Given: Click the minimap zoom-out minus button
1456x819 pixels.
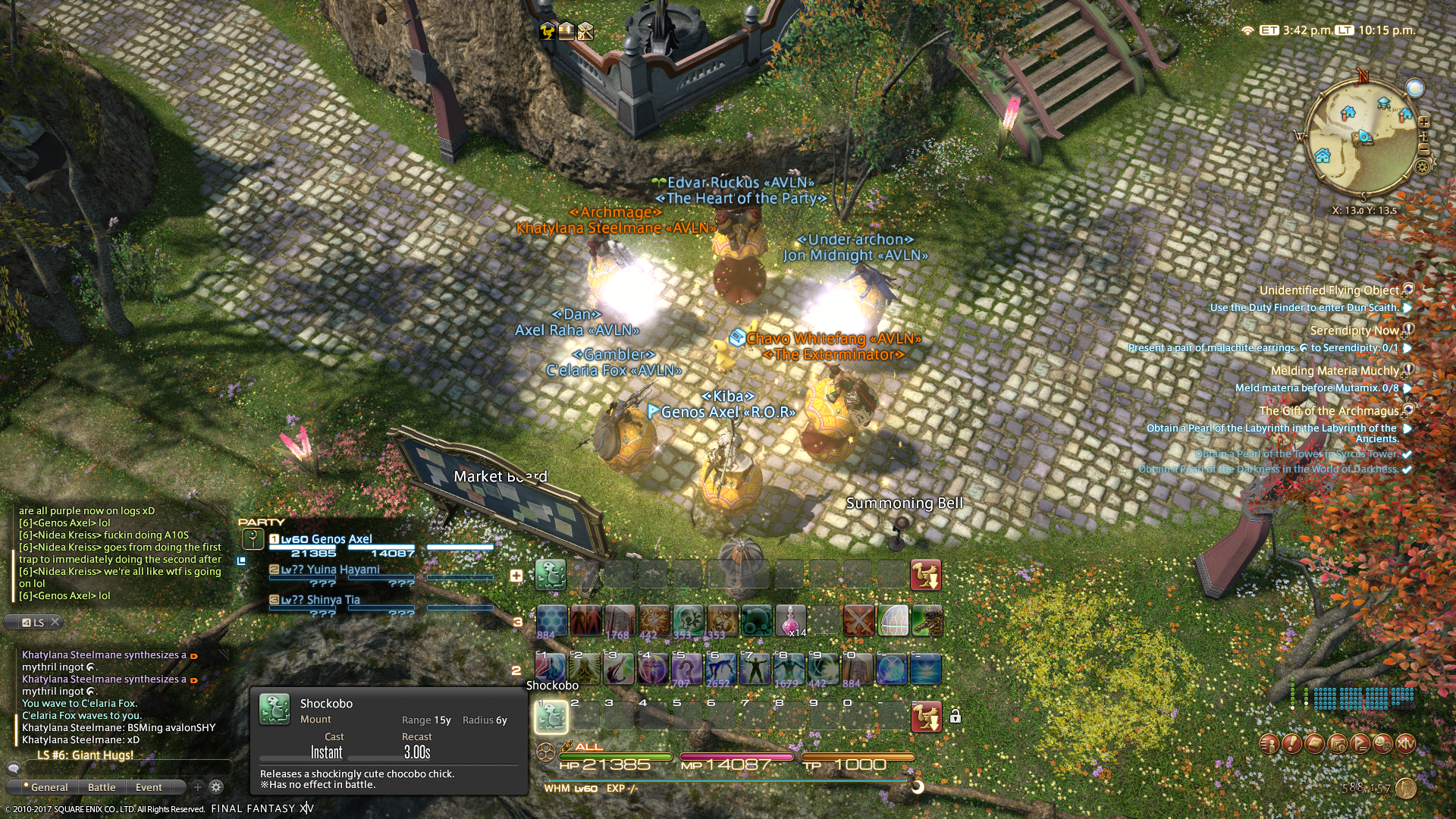Looking at the screenshot, I should (1424, 150).
